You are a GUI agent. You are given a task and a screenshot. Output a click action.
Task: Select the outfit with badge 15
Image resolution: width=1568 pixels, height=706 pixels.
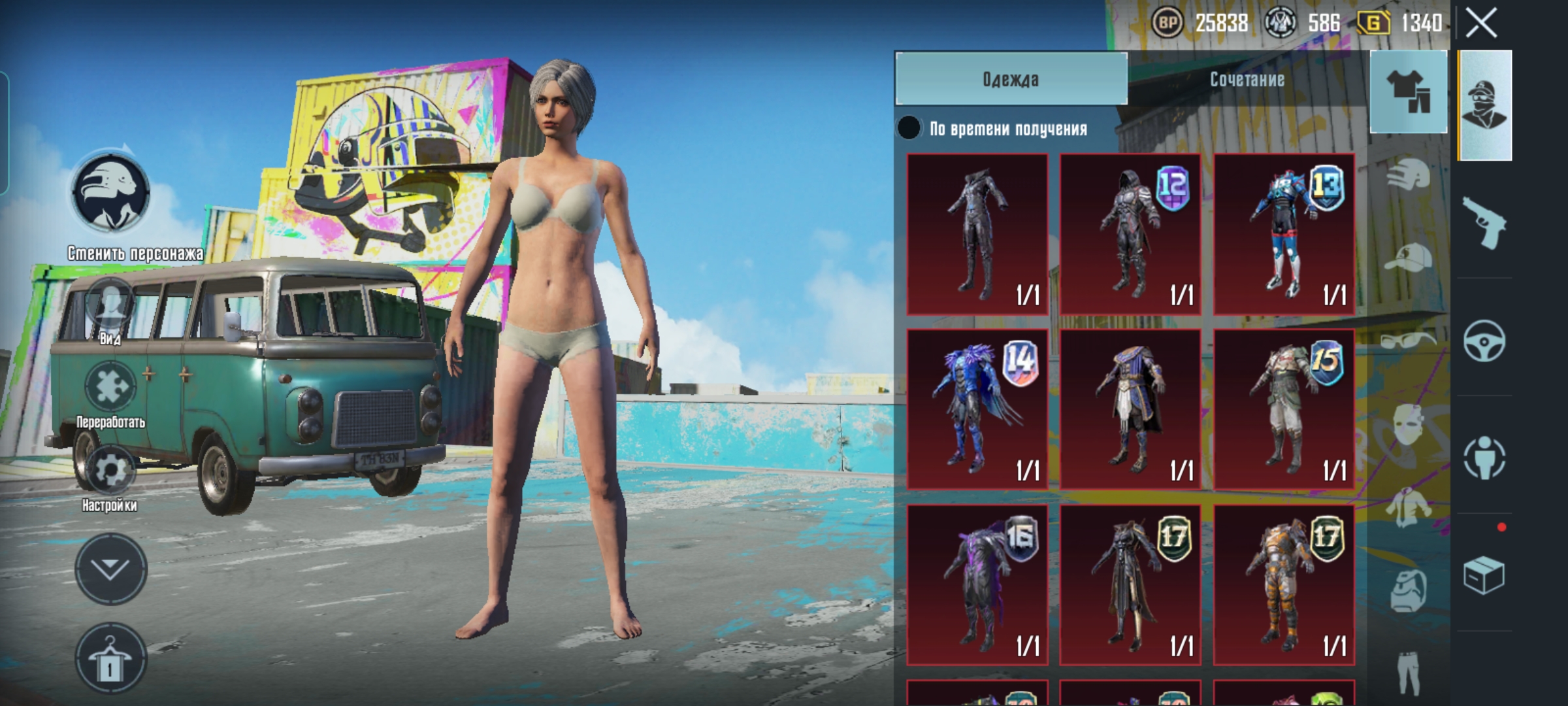[1284, 410]
